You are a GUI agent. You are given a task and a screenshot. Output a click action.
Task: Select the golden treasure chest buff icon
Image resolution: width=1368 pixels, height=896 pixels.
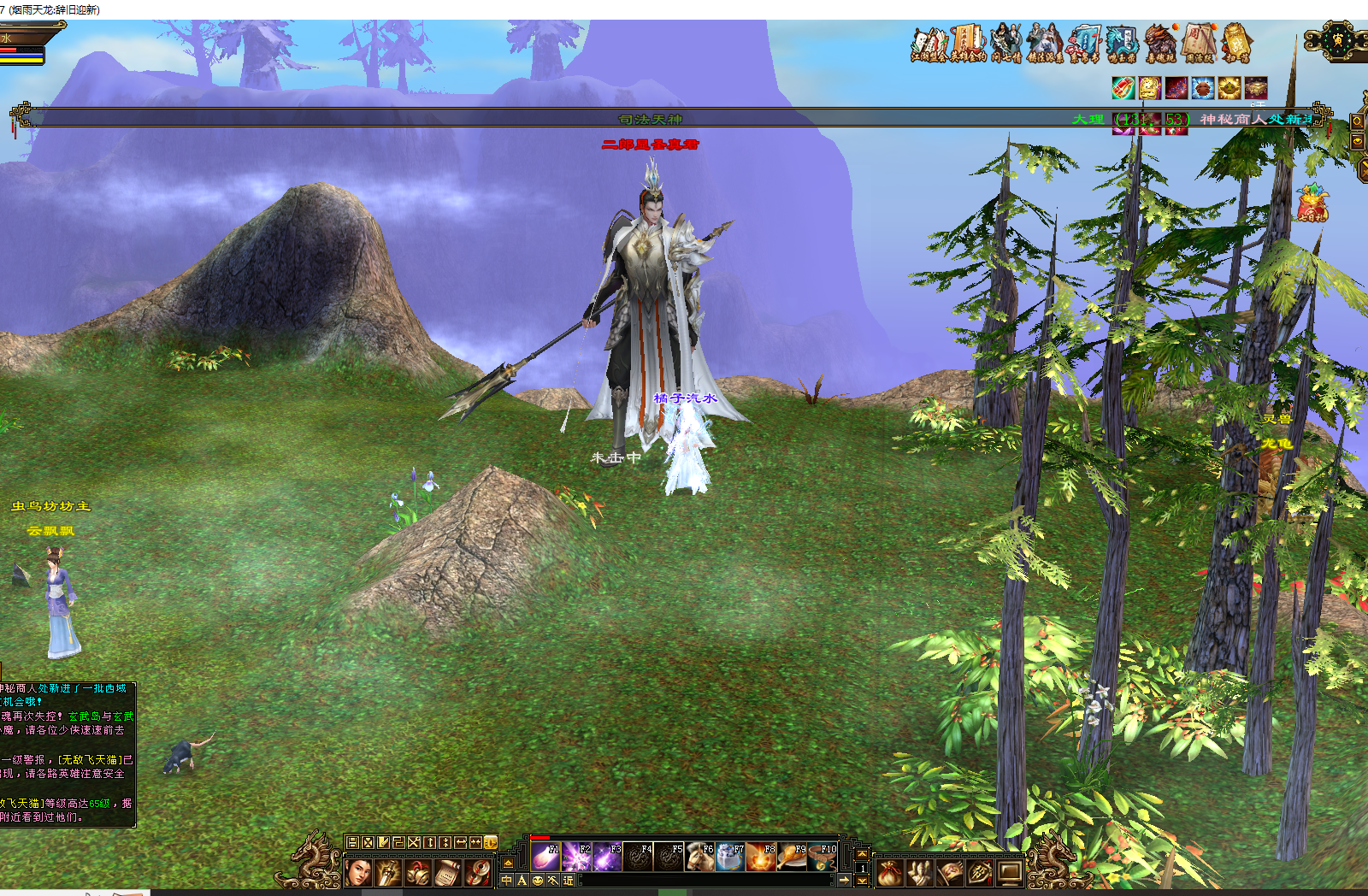1256,88
